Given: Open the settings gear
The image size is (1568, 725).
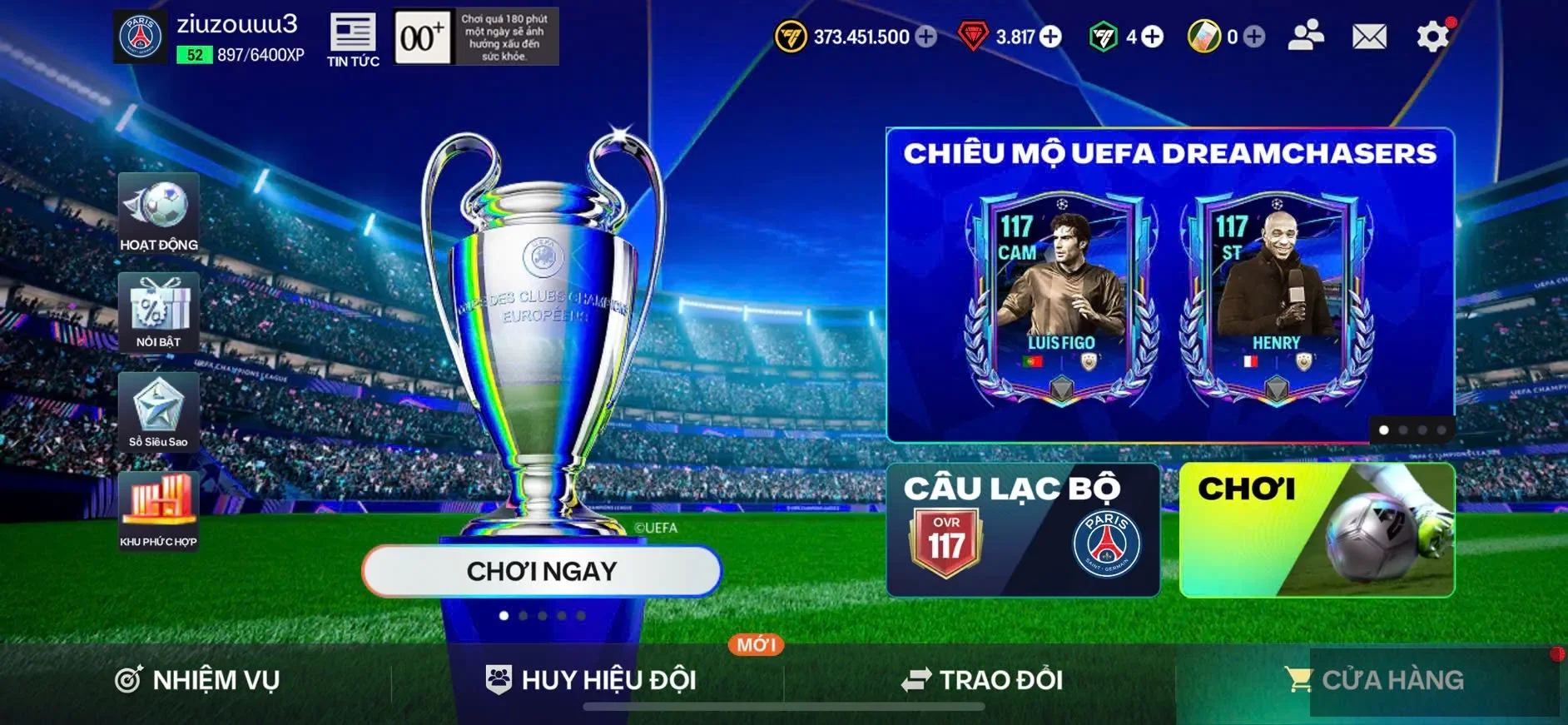Looking at the screenshot, I should pyautogui.click(x=1432, y=35).
